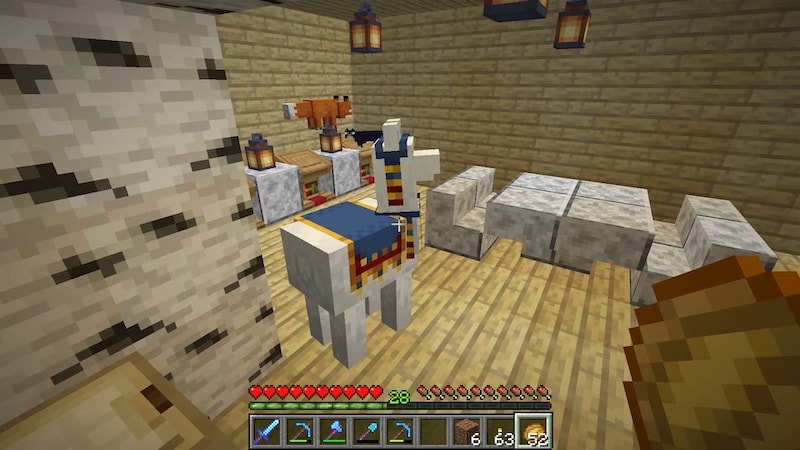Image resolution: width=800 pixels, height=450 pixels.
Task: Select the diamond axe hotbar slot
Action: pyautogui.click(x=333, y=432)
